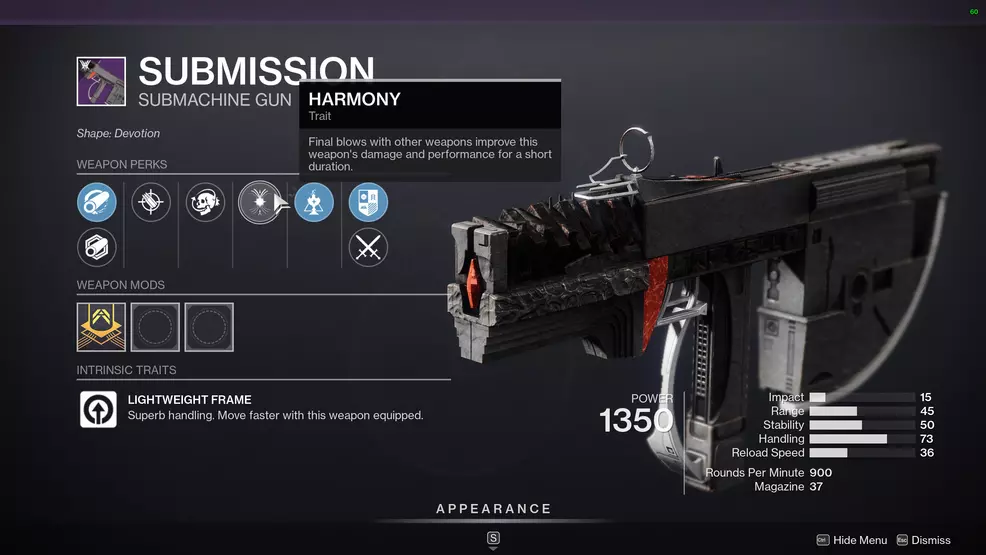Dismiss the weapon details screen
The height and width of the screenshot is (555, 986).
(923, 540)
